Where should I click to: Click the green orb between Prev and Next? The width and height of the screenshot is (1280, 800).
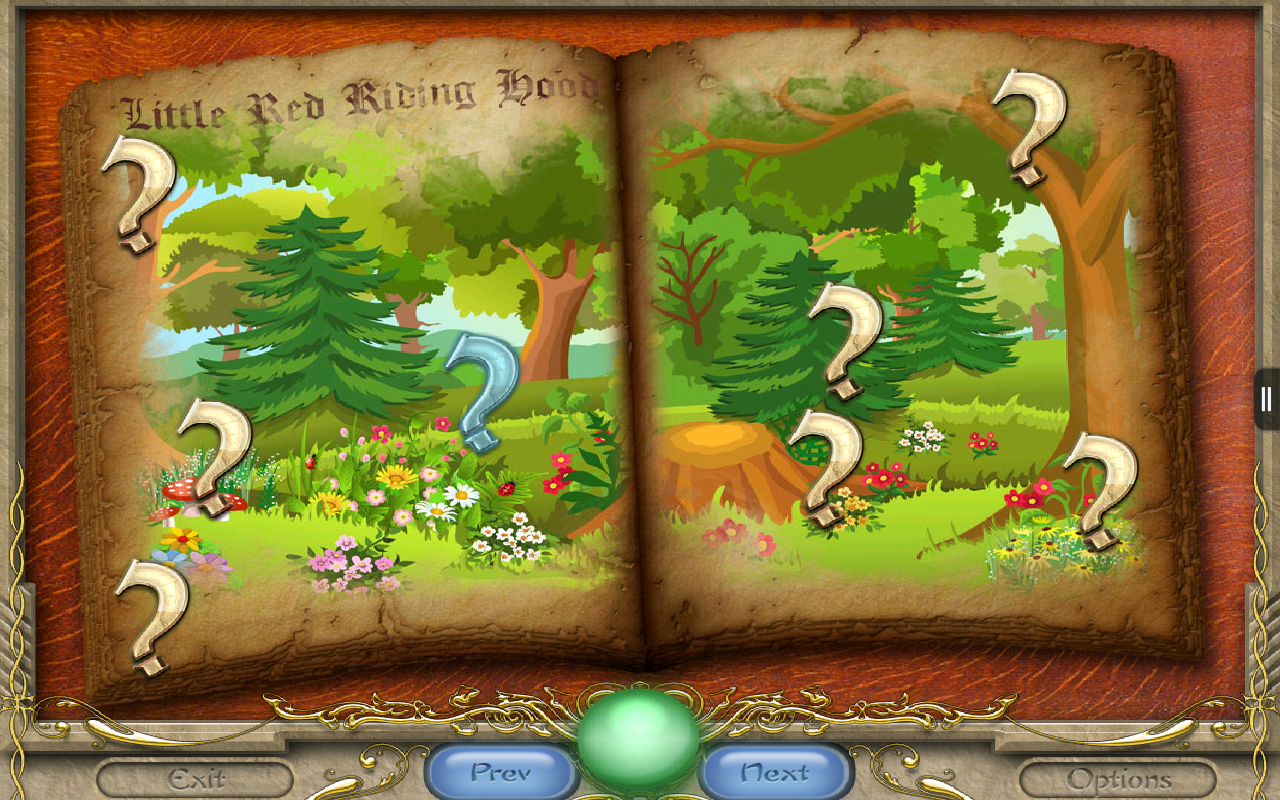tap(637, 737)
